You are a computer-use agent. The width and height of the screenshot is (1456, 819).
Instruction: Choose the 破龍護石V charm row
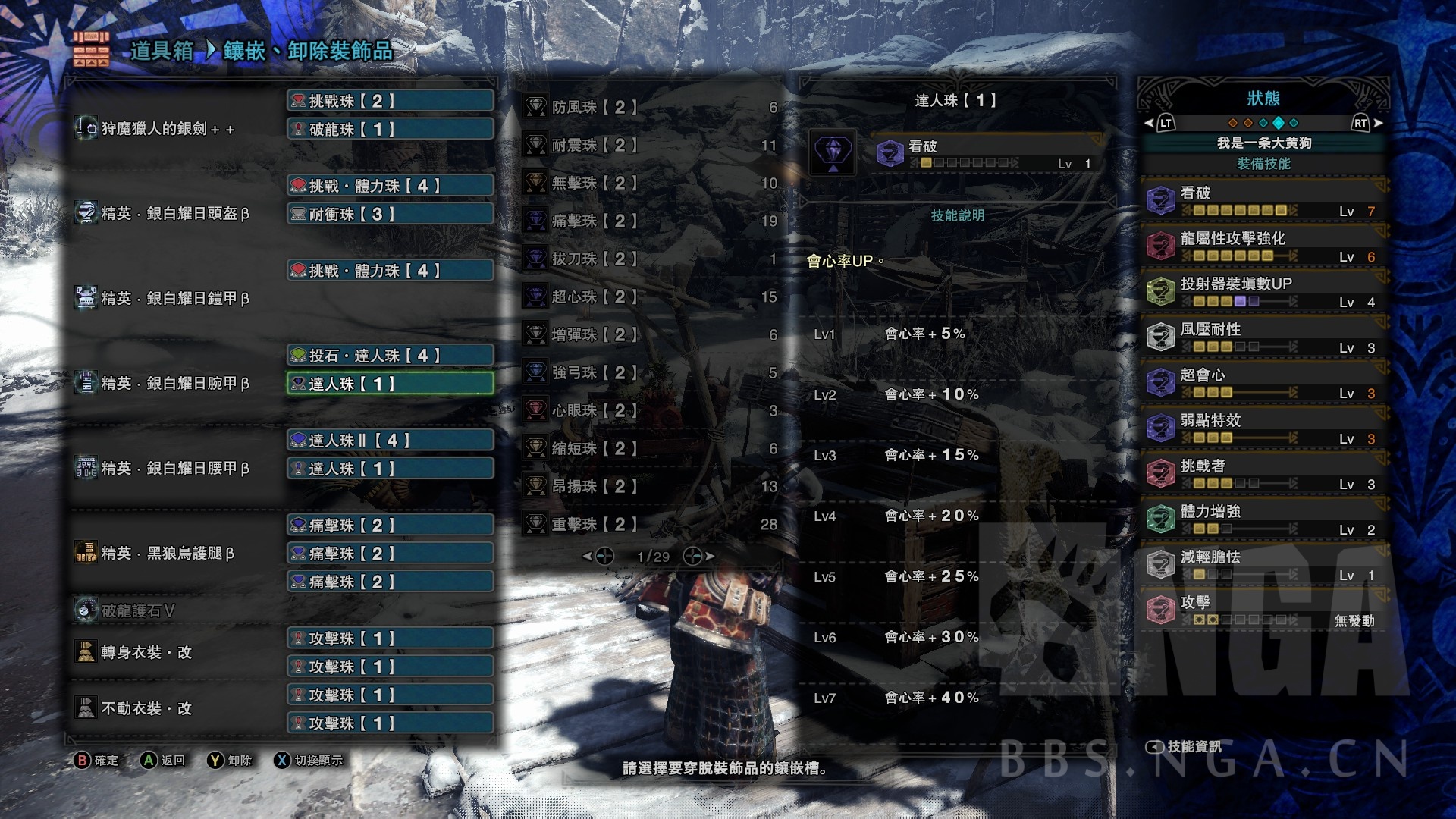138,610
